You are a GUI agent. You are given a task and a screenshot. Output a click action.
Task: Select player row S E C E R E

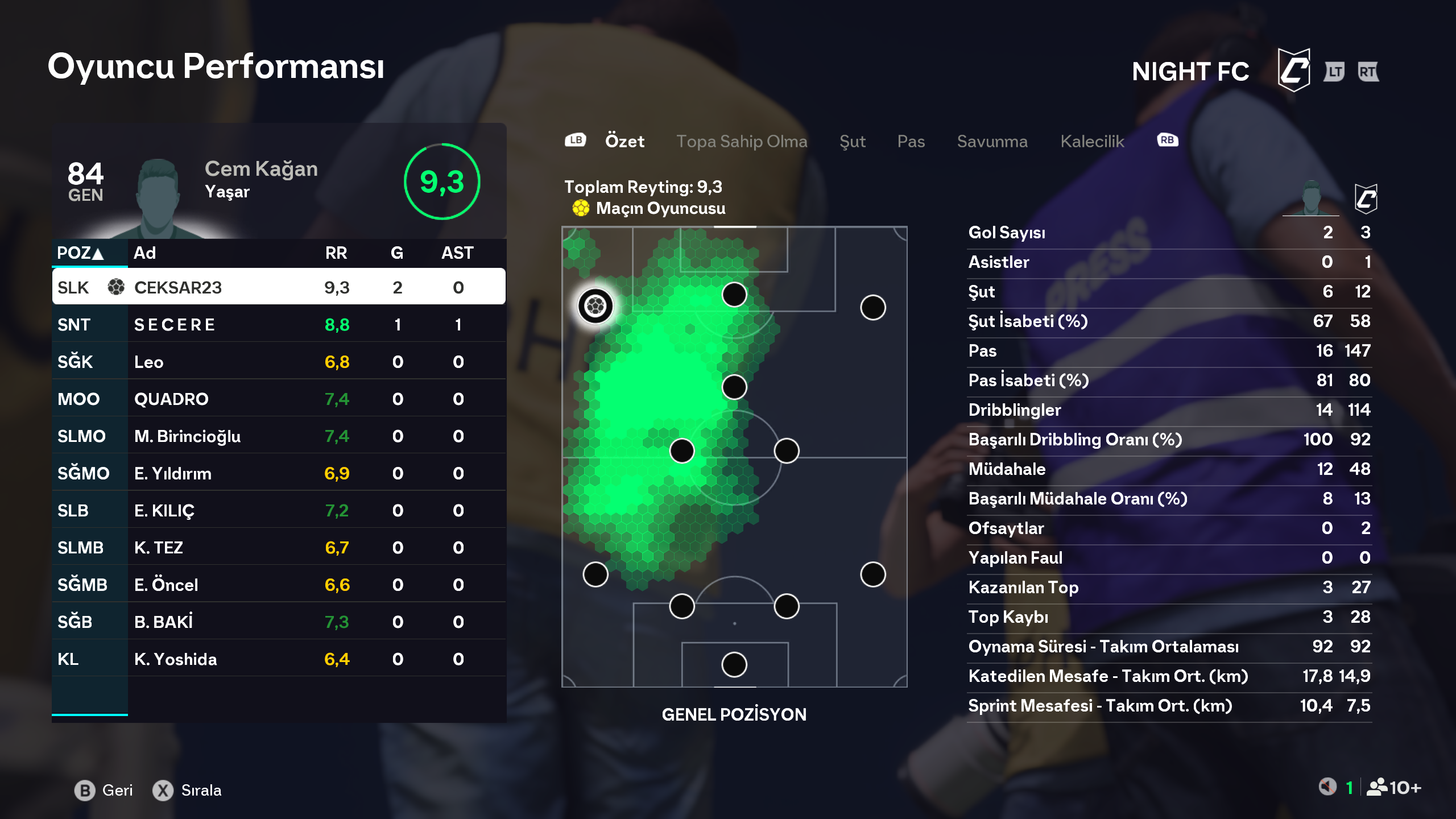pyautogui.click(x=279, y=324)
